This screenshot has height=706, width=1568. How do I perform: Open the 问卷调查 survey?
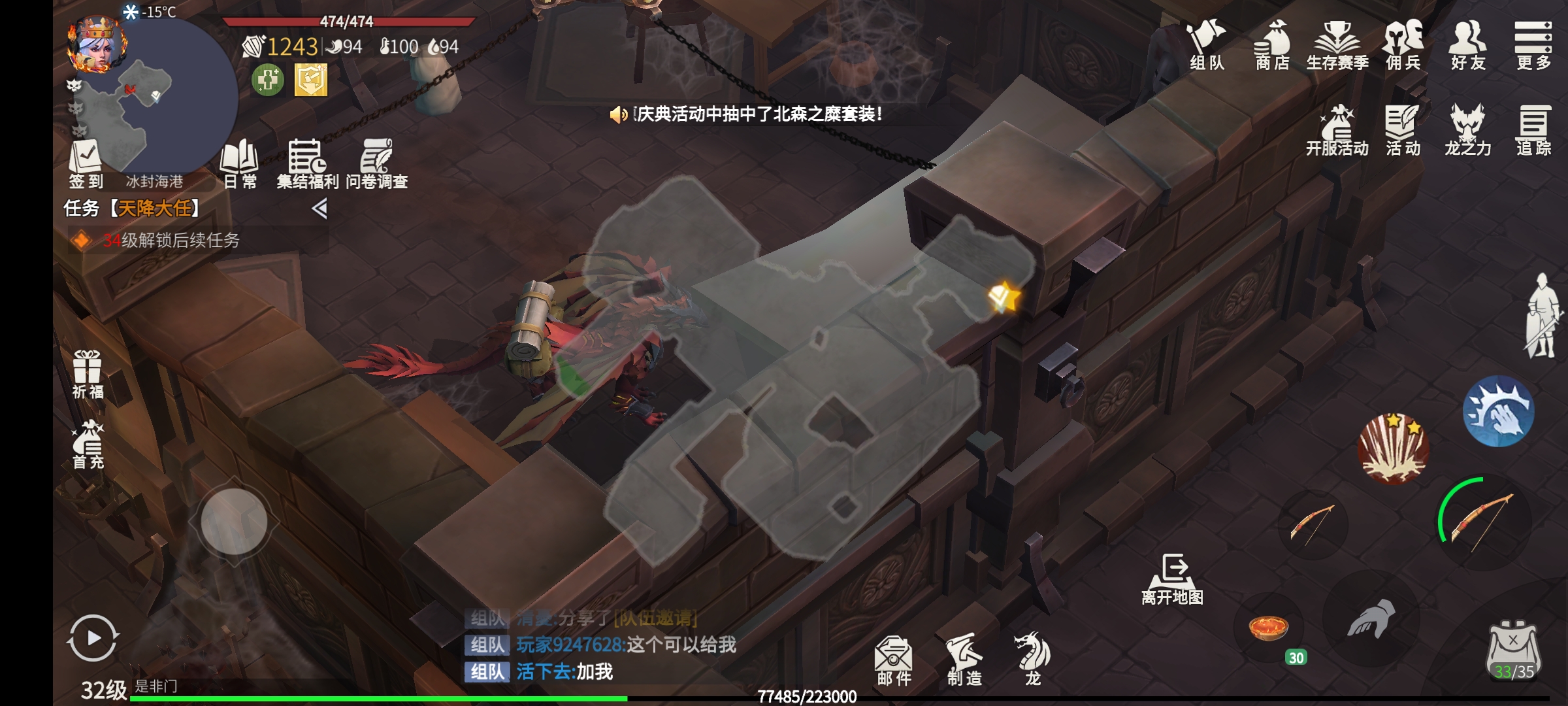click(376, 163)
